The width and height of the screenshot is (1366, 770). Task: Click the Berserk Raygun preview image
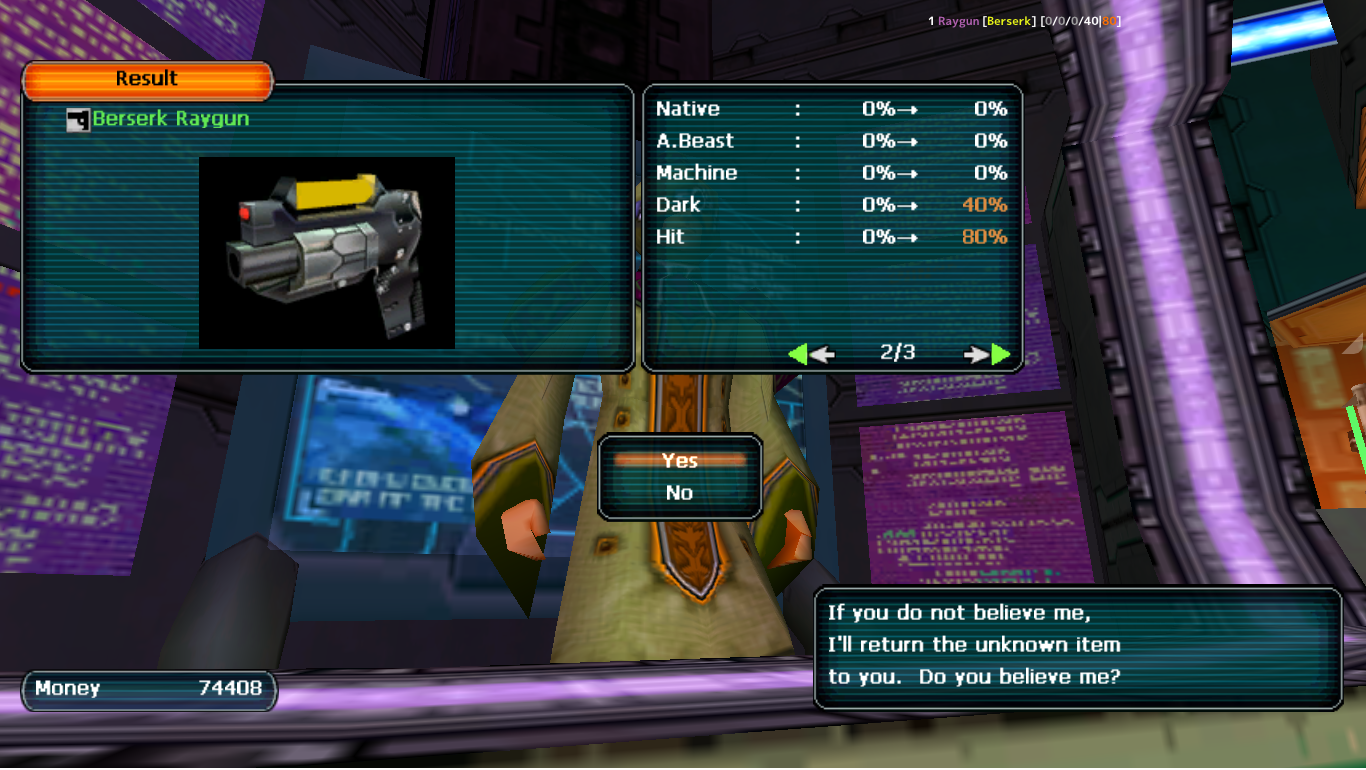pyautogui.click(x=327, y=253)
